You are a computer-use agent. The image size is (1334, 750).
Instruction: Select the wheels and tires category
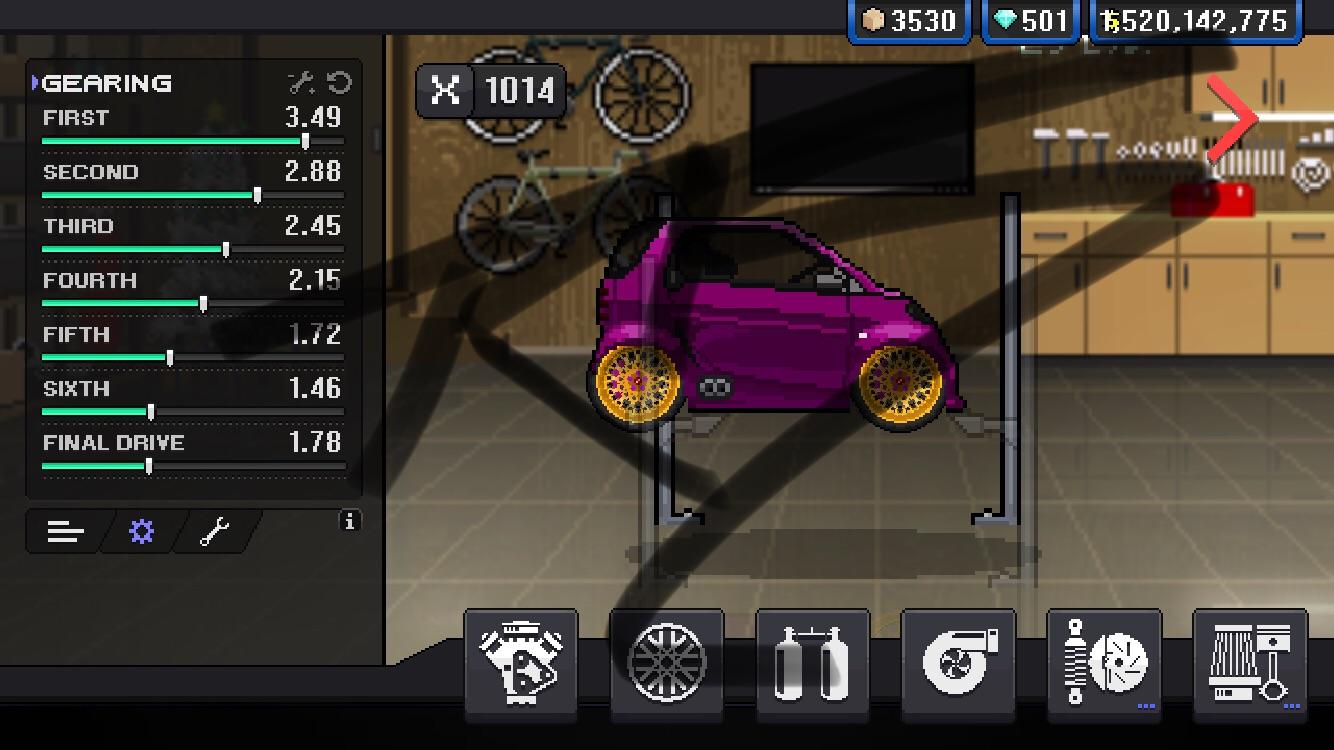tap(667, 663)
